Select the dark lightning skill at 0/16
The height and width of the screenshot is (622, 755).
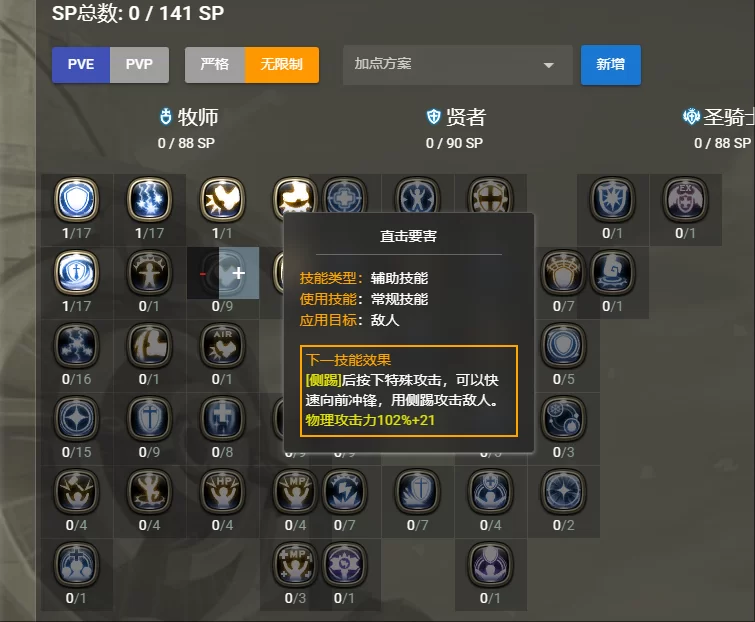click(76, 345)
